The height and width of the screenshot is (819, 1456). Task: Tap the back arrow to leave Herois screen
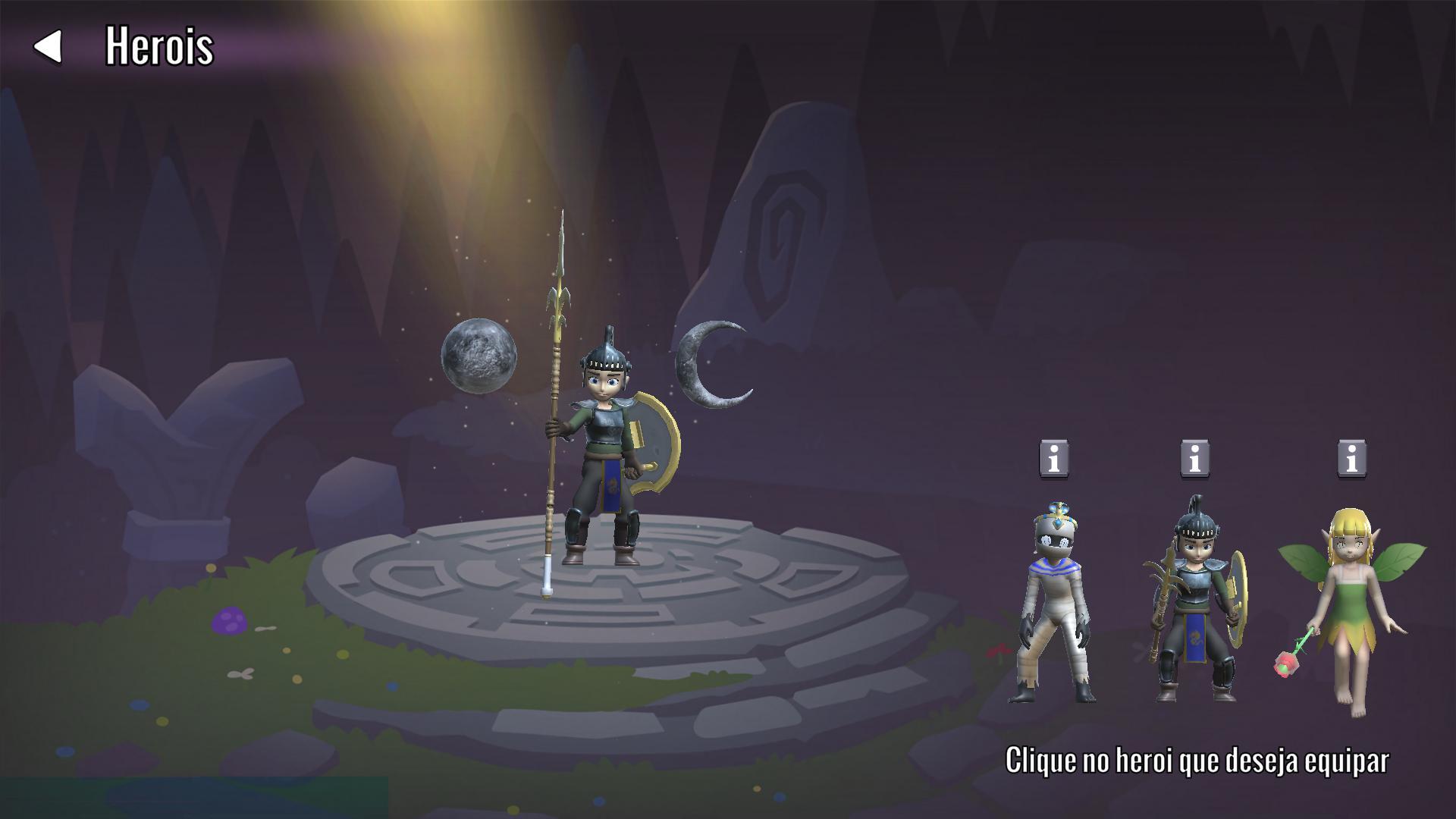point(48,49)
